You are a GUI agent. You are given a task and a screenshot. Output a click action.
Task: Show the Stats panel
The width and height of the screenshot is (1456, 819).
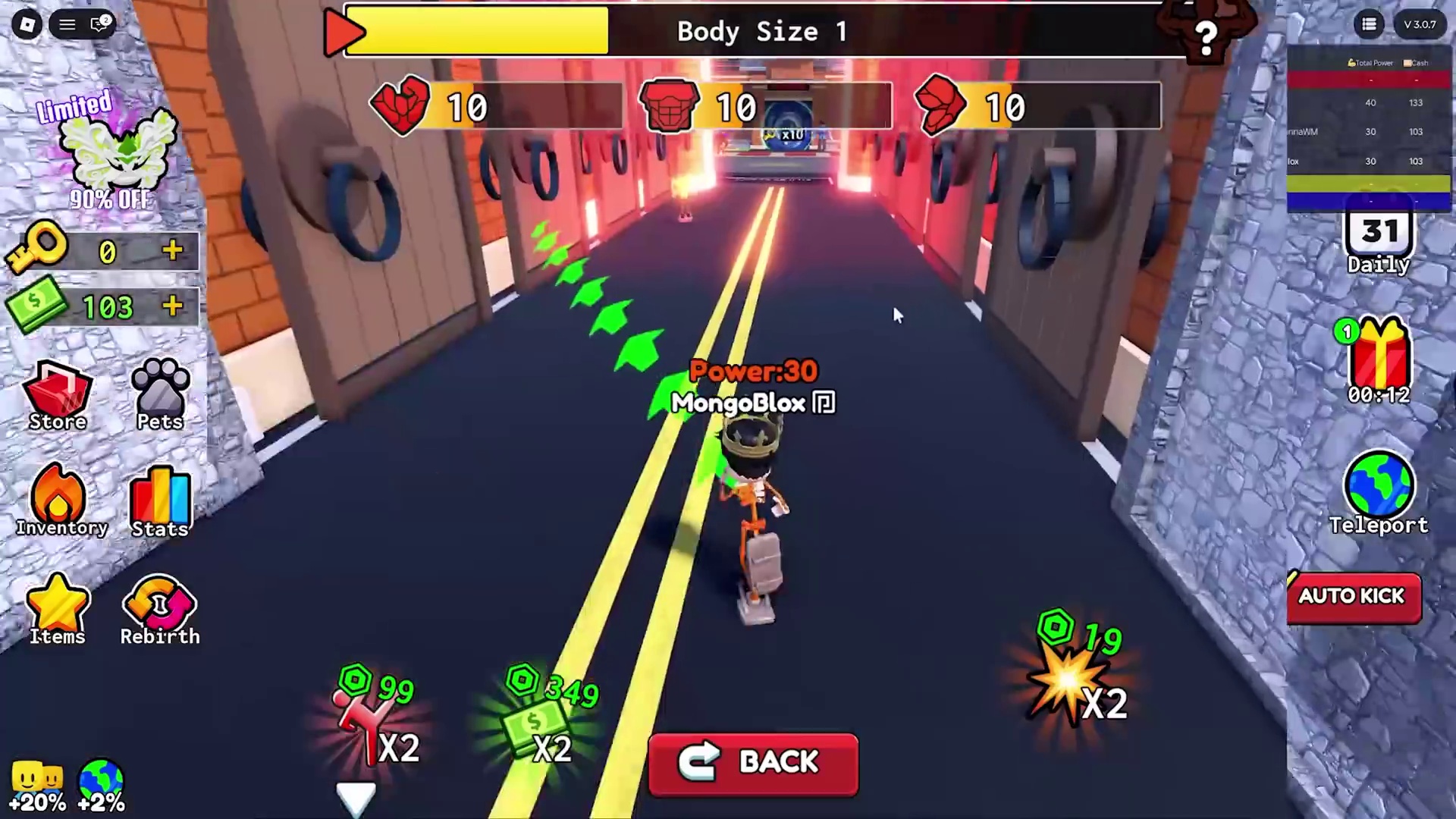pos(160,502)
